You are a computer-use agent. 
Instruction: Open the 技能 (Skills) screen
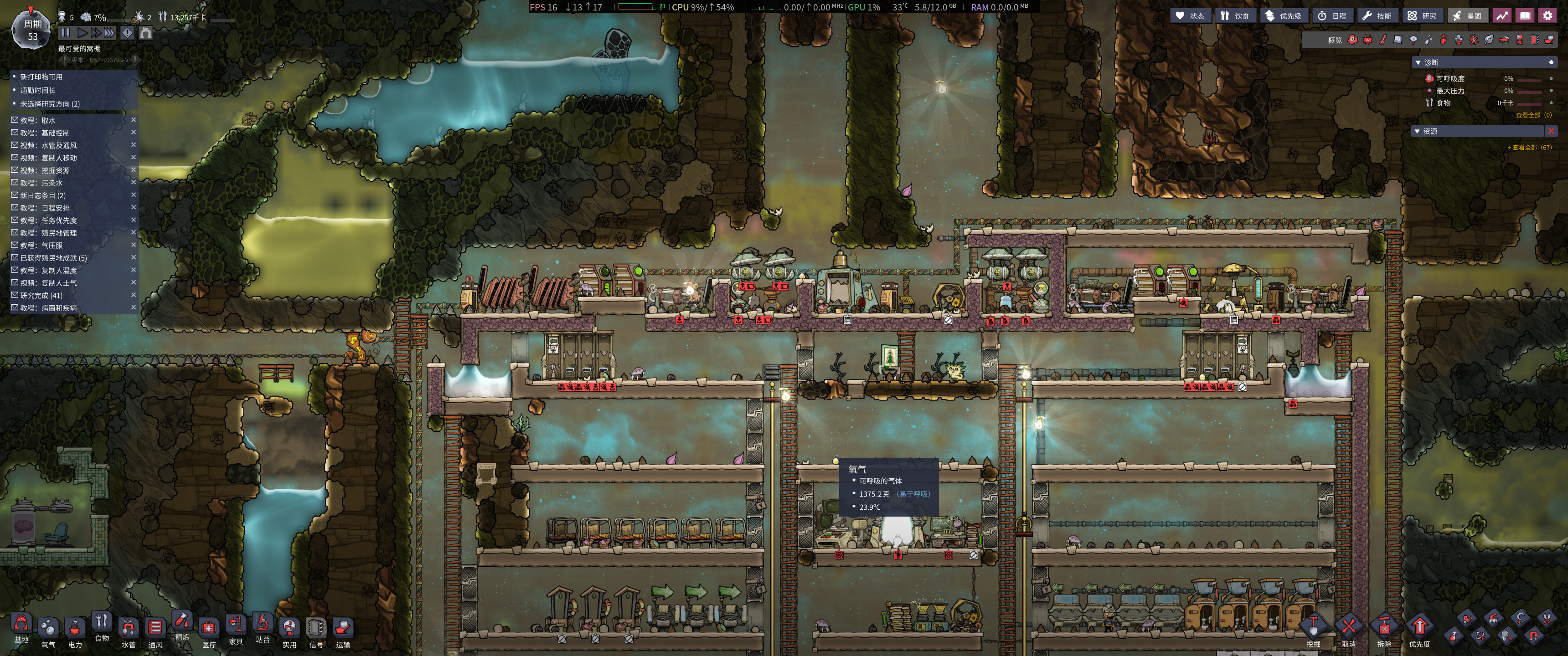click(x=1377, y=16)
